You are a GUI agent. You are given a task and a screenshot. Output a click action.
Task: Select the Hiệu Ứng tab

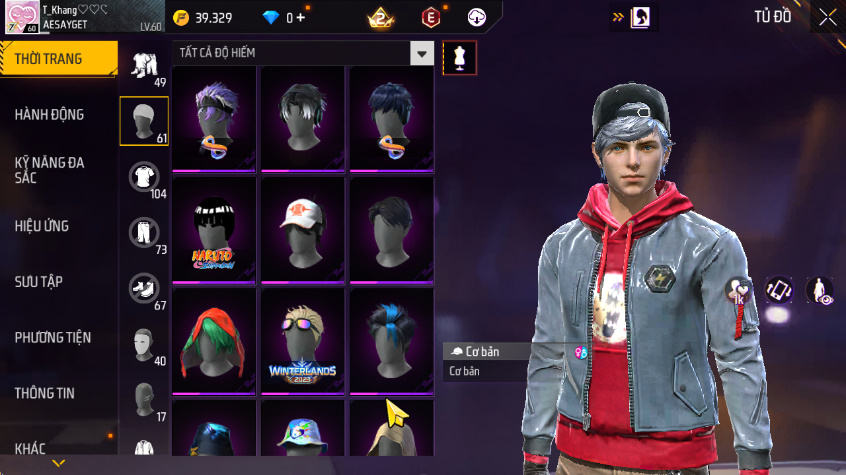click(x=42, y=226)
